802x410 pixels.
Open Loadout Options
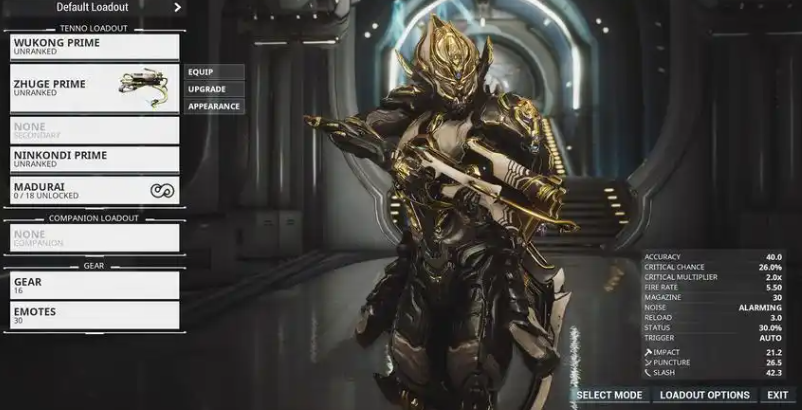point(704,396)
